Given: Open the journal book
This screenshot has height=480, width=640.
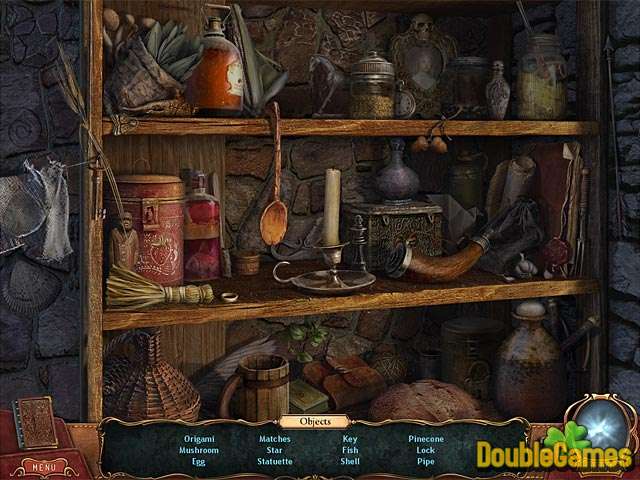Looking at the screenshot, I should tap(36, 424).
